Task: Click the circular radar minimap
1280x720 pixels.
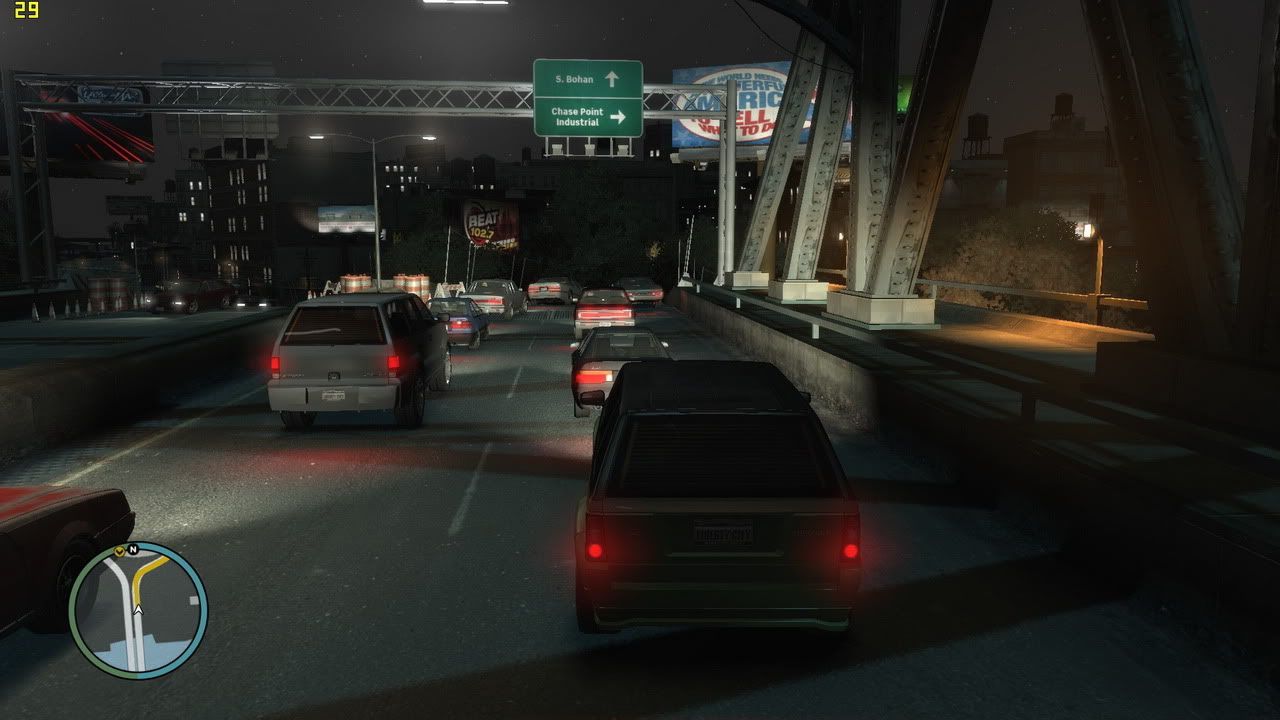Action: 138,611
